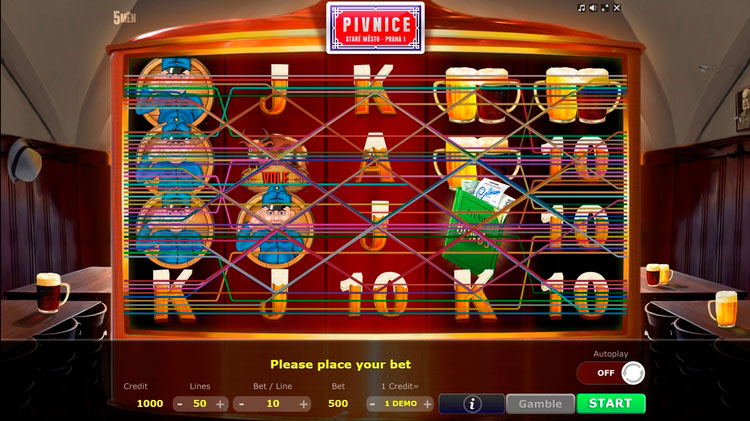This screenshot has height=421, width=750.
Task: Open the Gamble feature
Action: click(540, 403)
